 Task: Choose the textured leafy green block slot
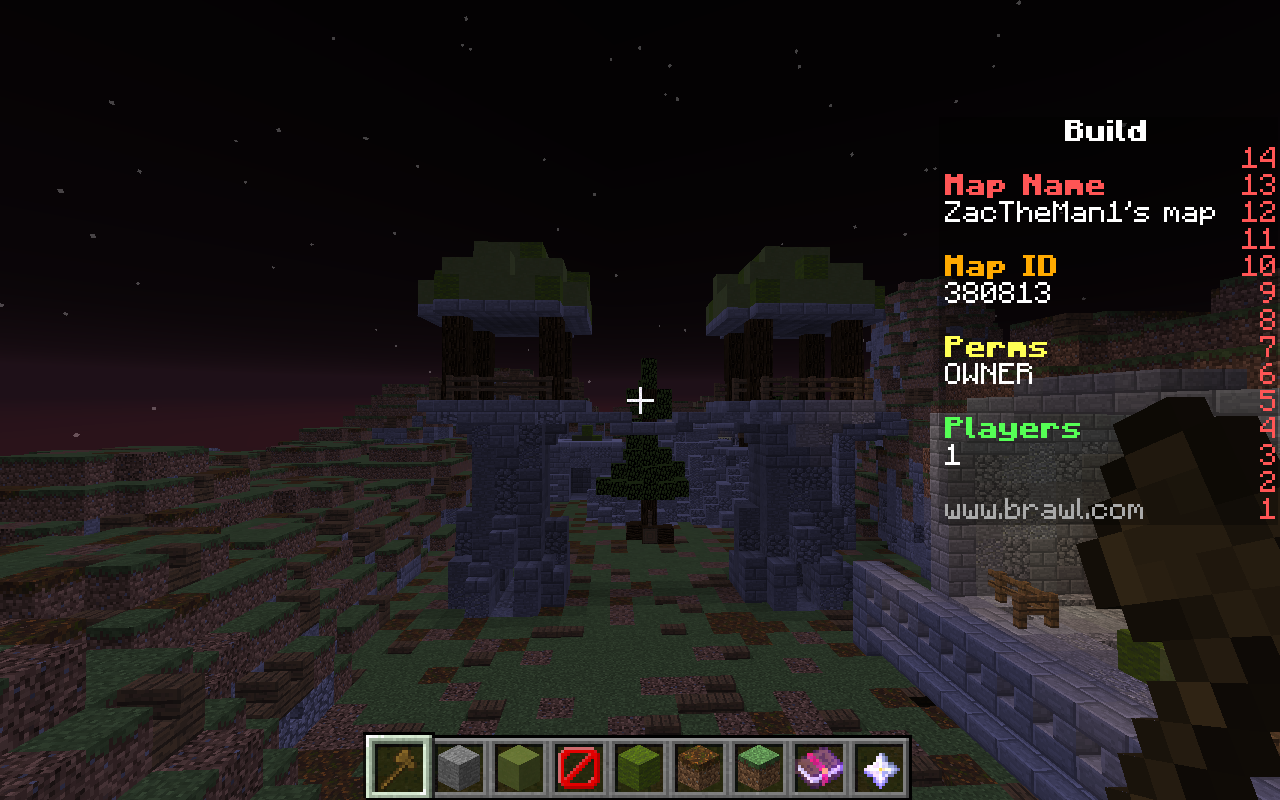tap(639, 768)
